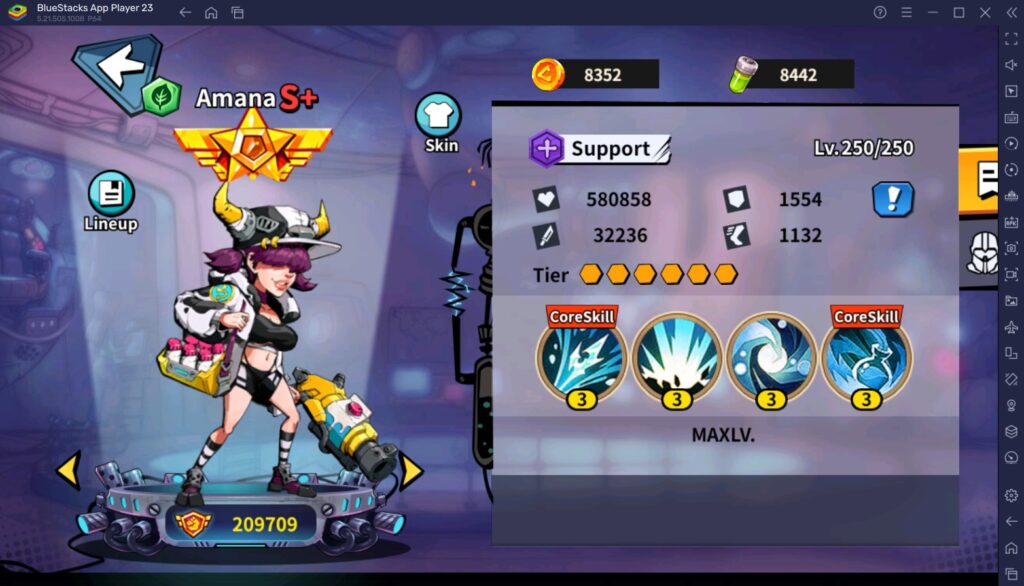The height and width of the screenshot is (586, 1024).
Task: Open the blue exclamation stats info
Action: (893, 199)
